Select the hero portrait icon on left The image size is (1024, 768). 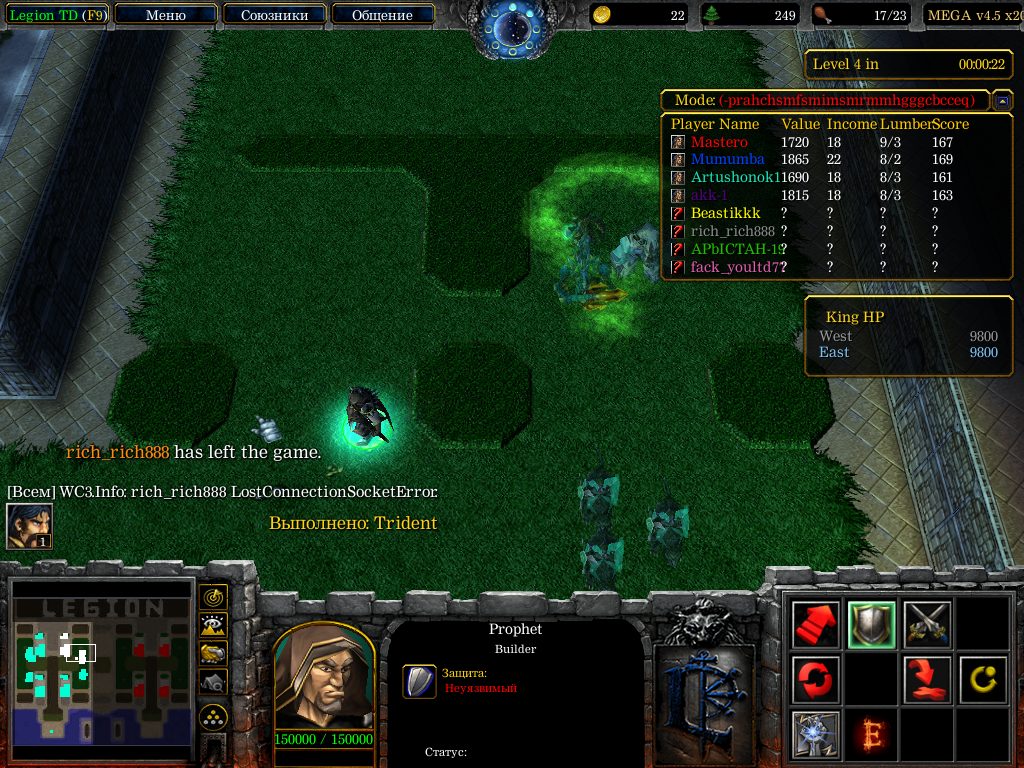click(29, 526)
